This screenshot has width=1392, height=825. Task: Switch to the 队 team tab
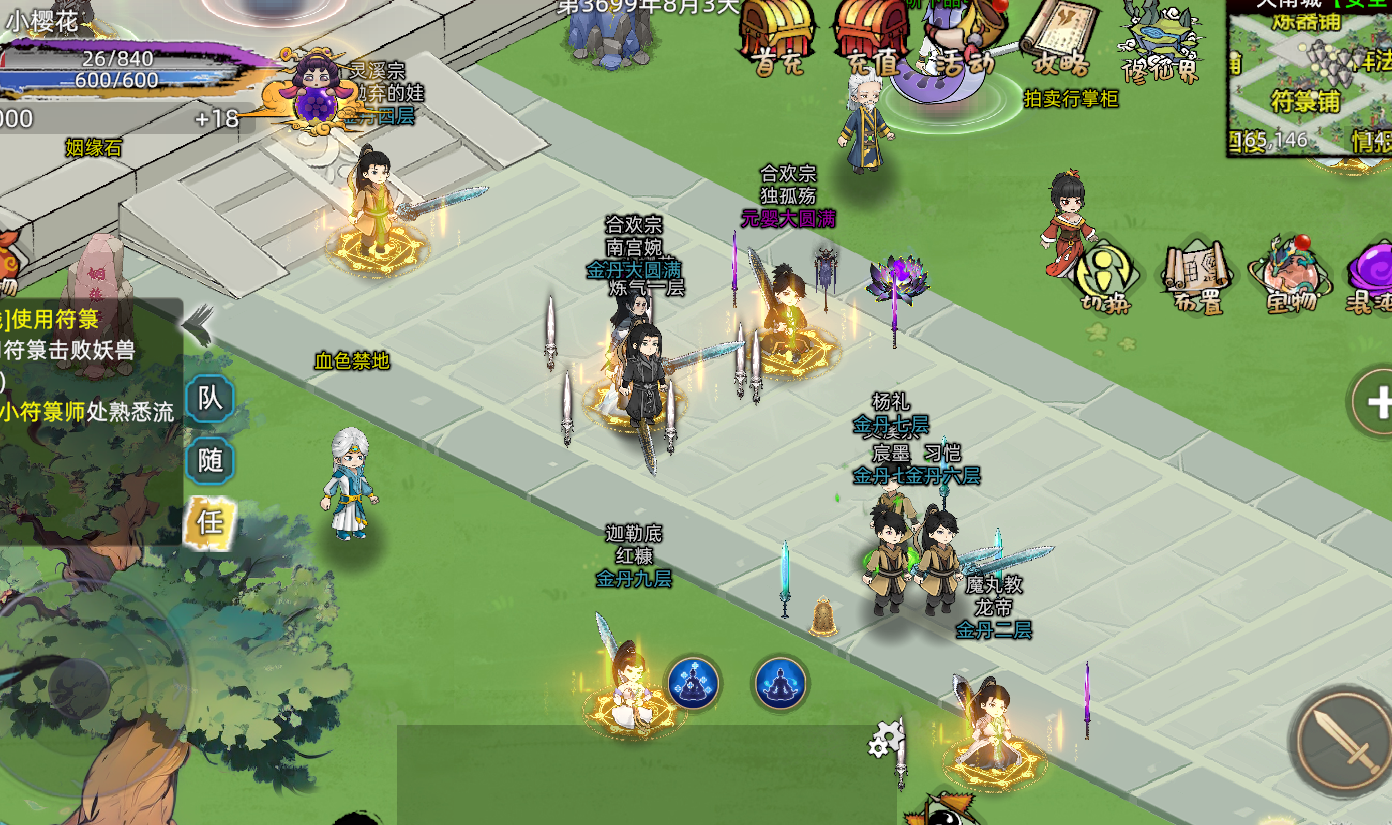[210, 399]
